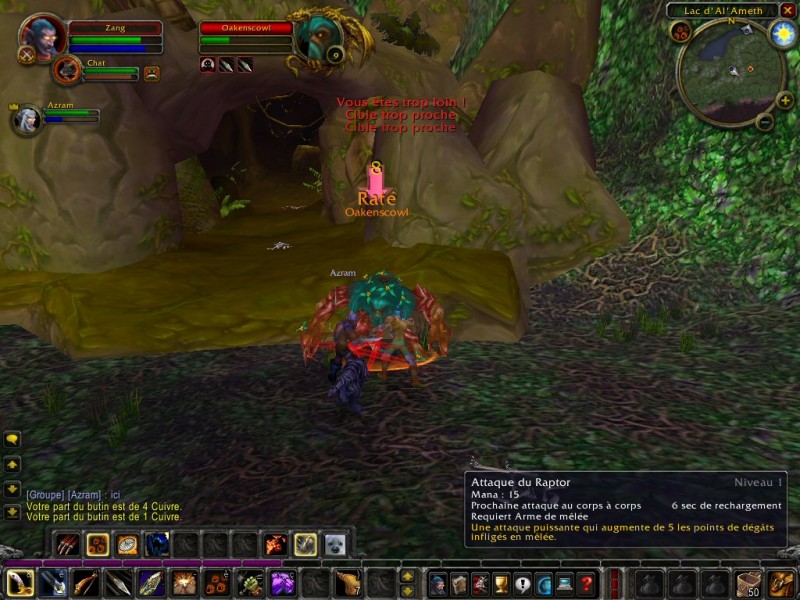Close the Lac d'Al'Ameth minimap header
Viewport: 800px width, 600px height.
click(786, 10)
